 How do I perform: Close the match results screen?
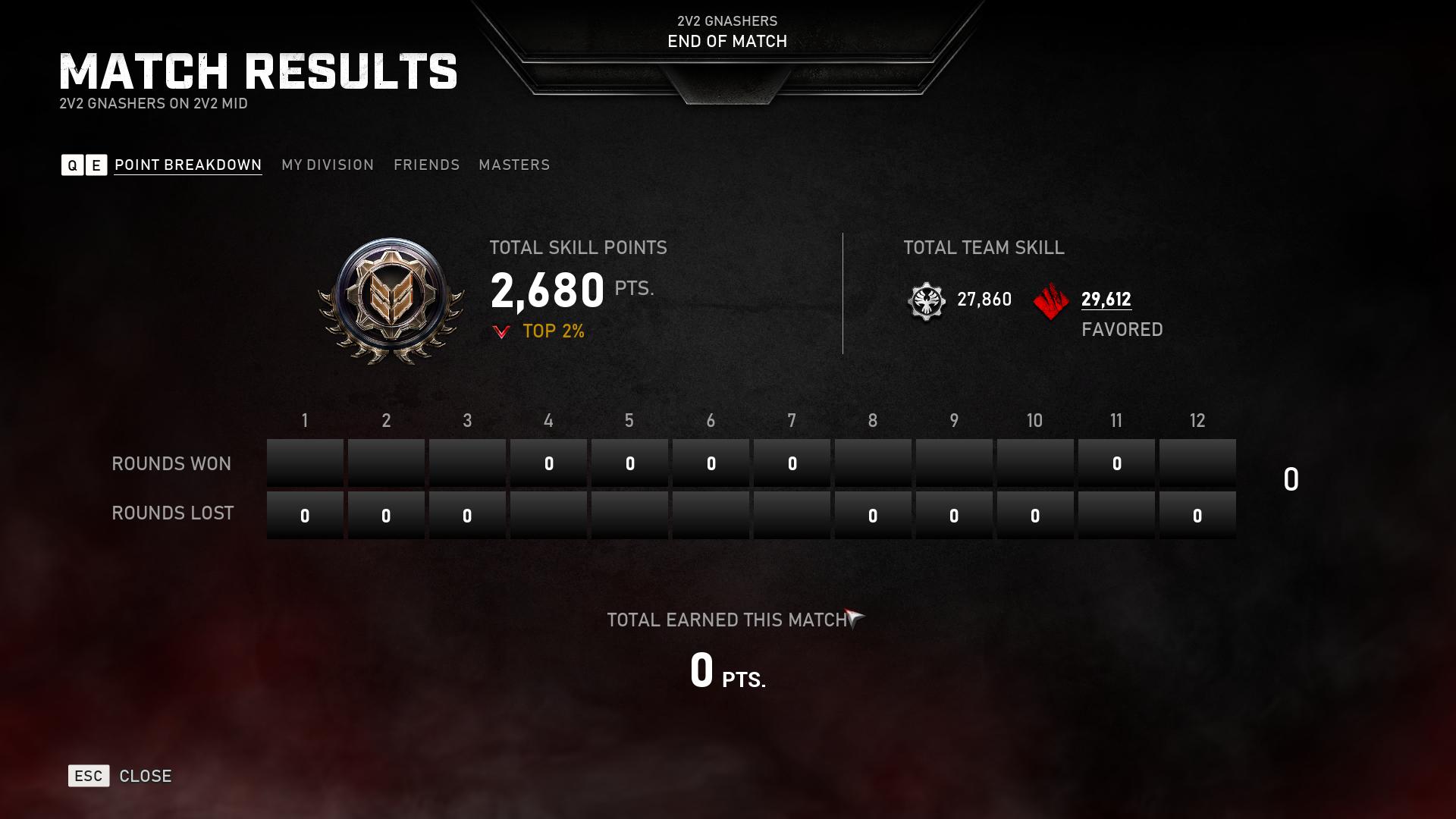tap(121, 776)
